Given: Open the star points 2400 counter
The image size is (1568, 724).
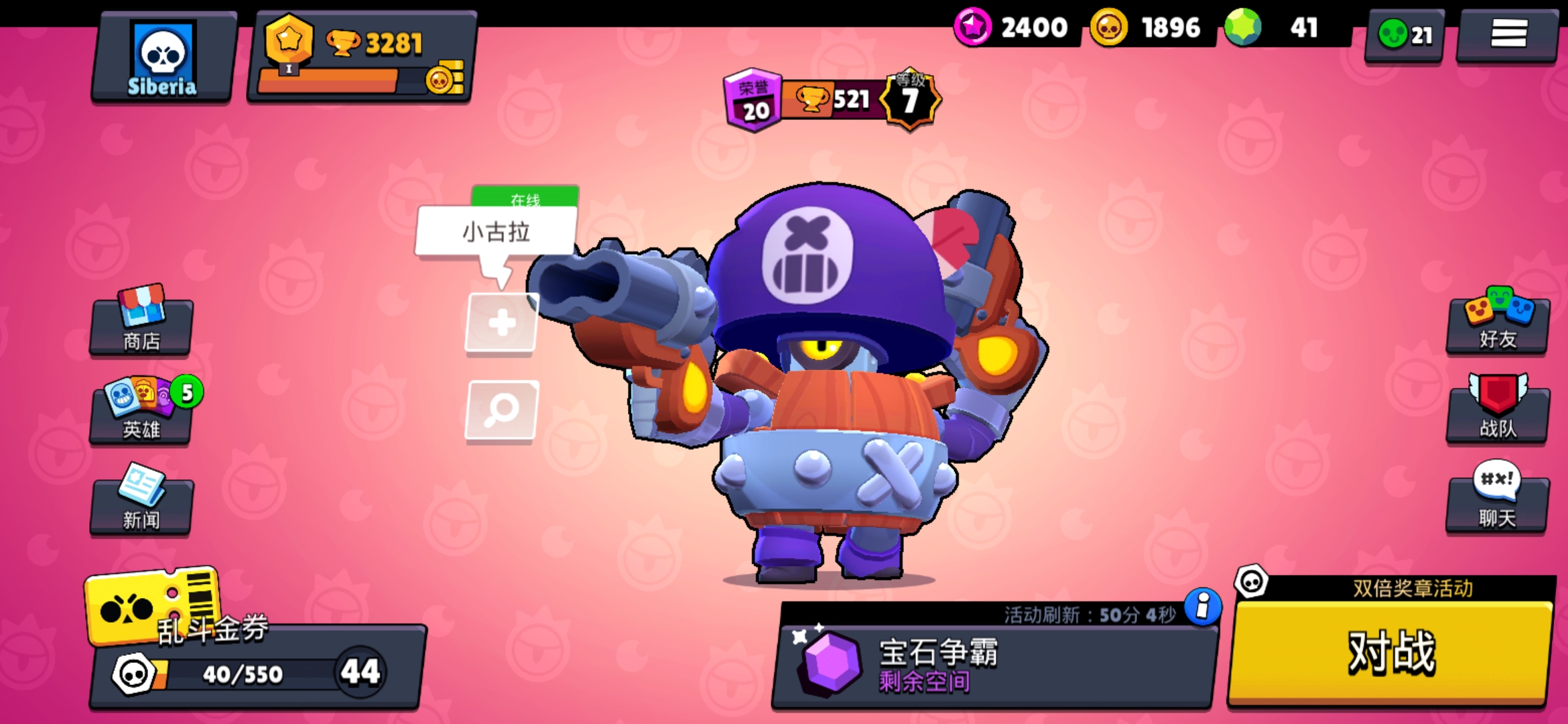Looking at the screenshot, I should click(1012, 28).
